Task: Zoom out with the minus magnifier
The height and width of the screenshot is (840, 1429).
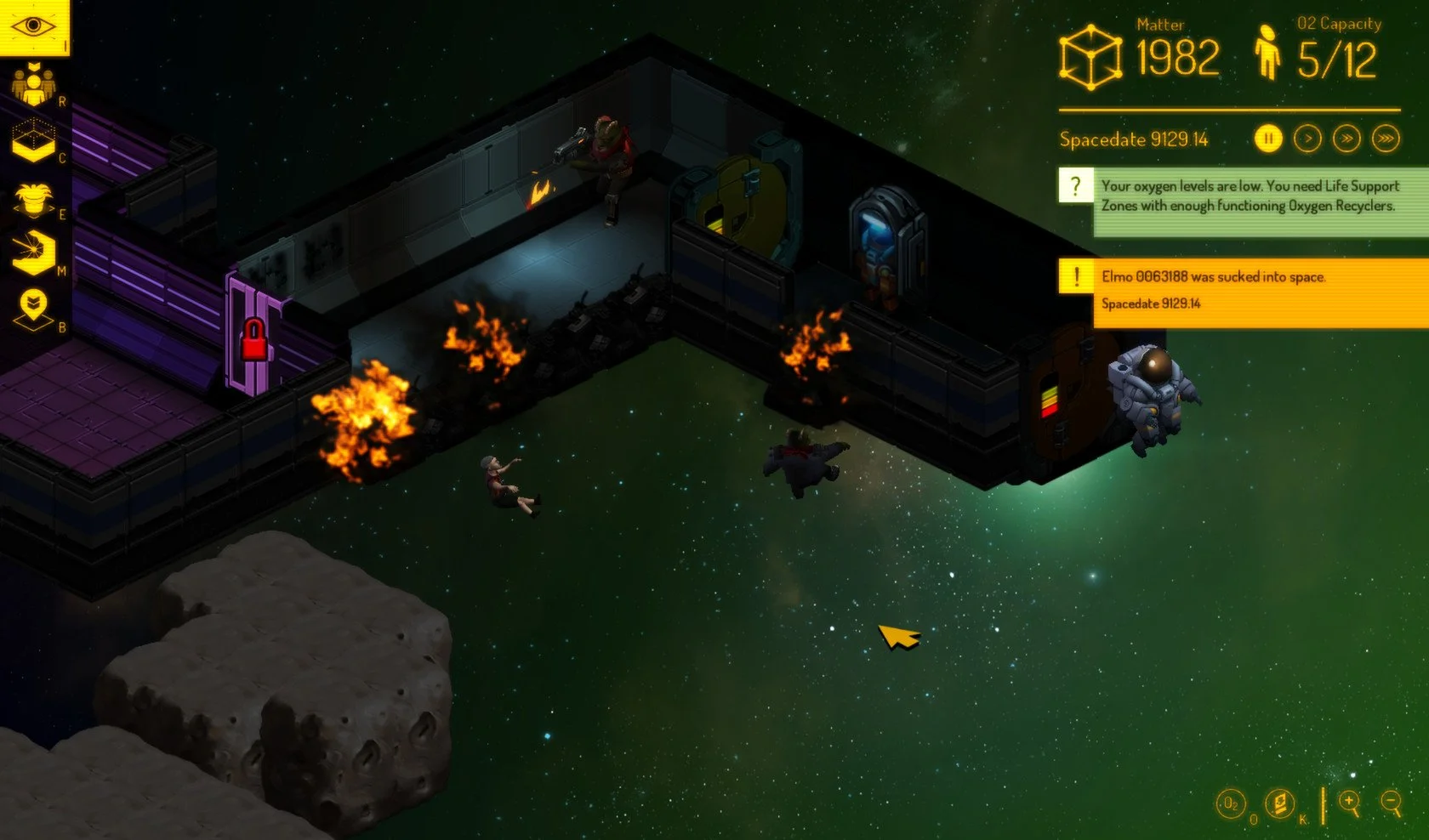Action: (x=1391, y=801)
